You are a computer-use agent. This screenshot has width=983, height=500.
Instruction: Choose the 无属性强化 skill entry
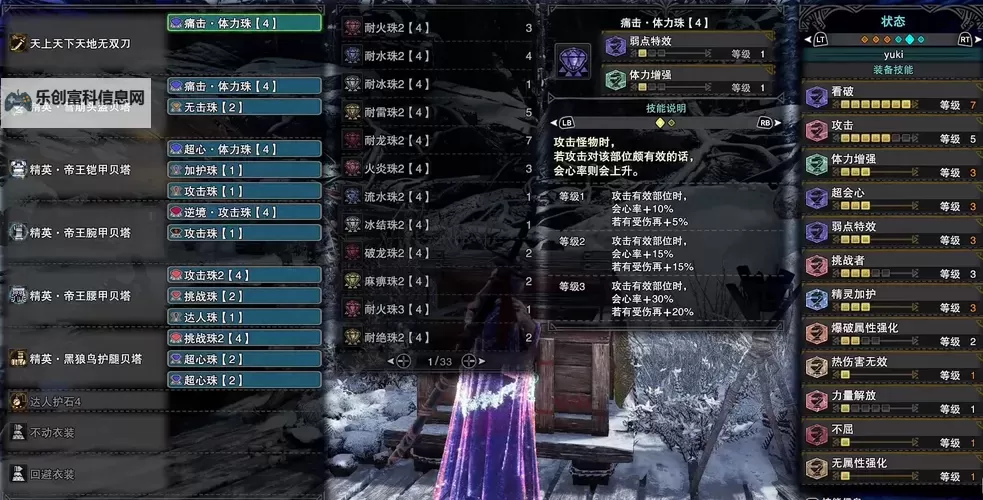click(892, 469)
